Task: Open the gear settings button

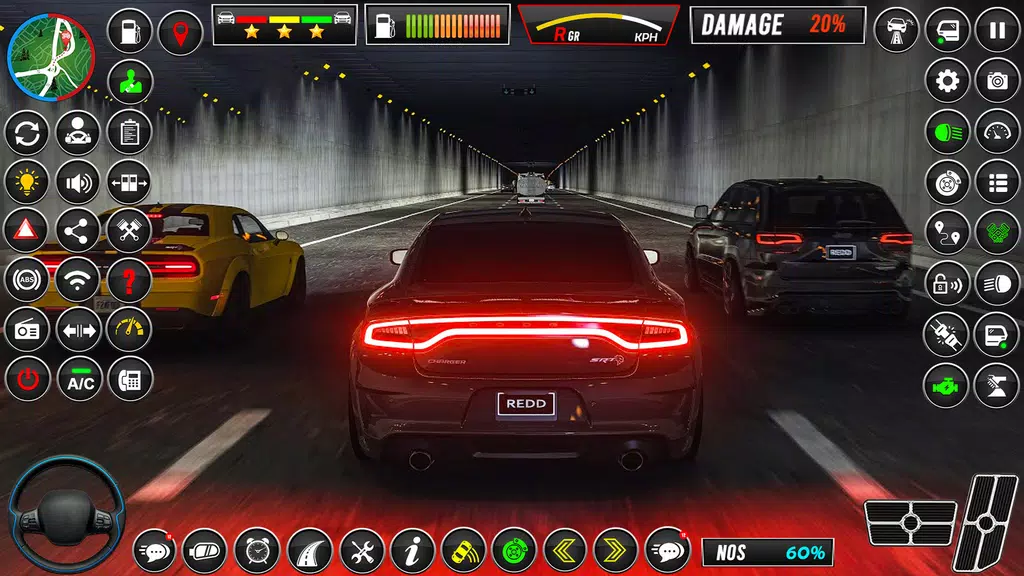Action: [946, 80]
